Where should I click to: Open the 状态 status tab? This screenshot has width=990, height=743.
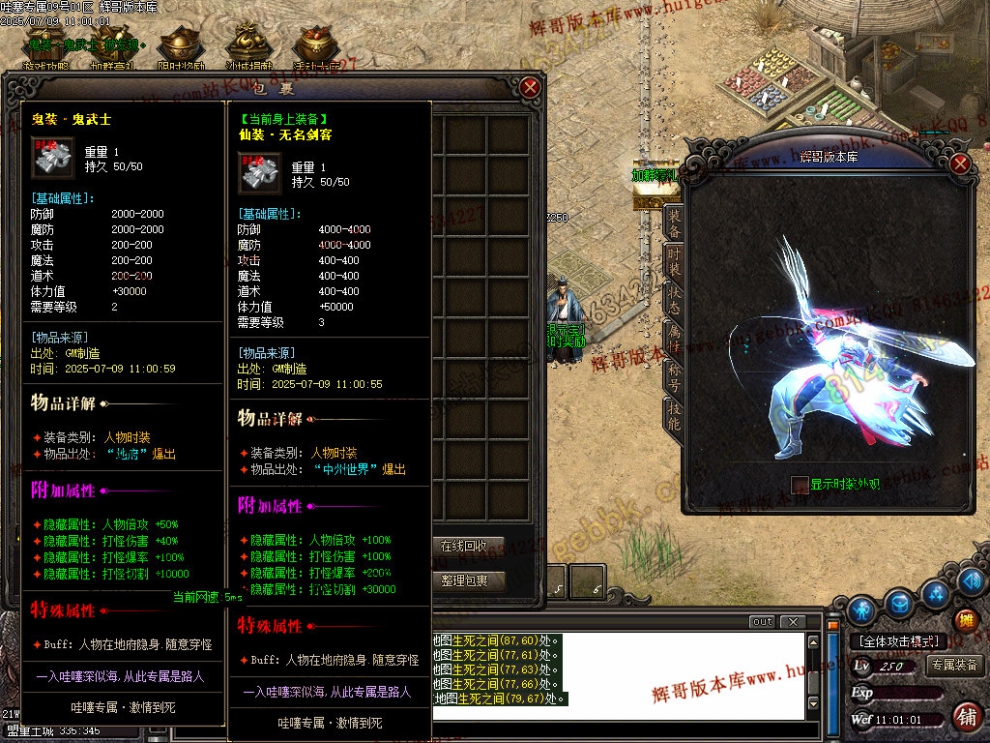tap(674, 299)
